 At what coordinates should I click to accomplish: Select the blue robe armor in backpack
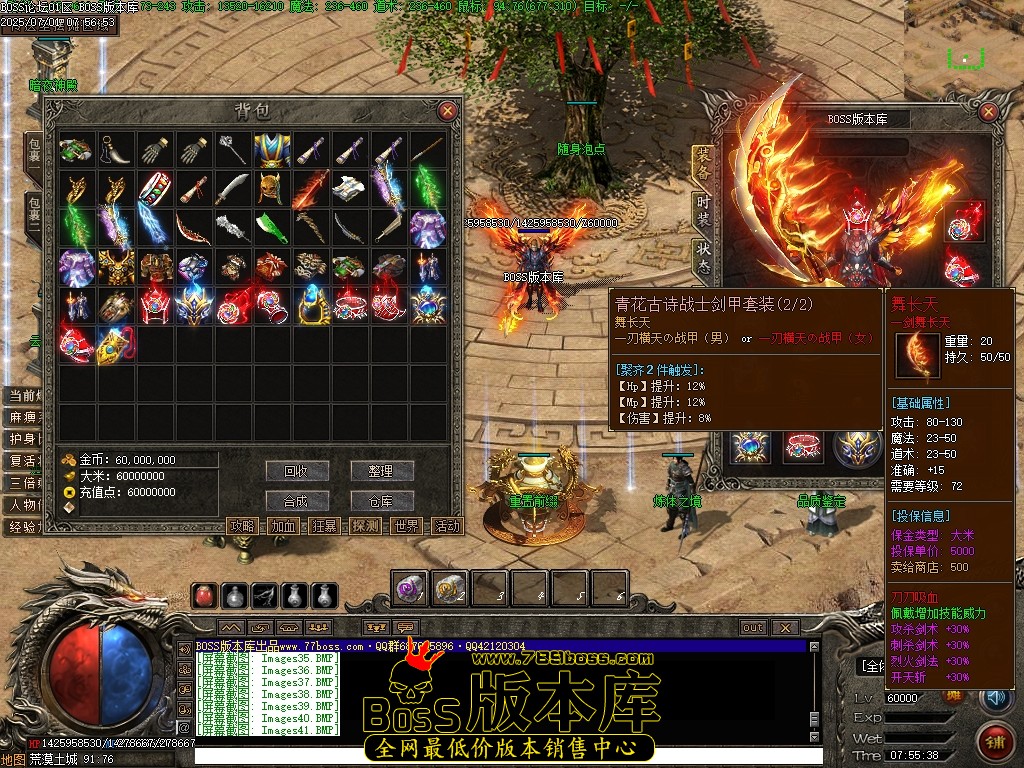[x=271, y=151]
